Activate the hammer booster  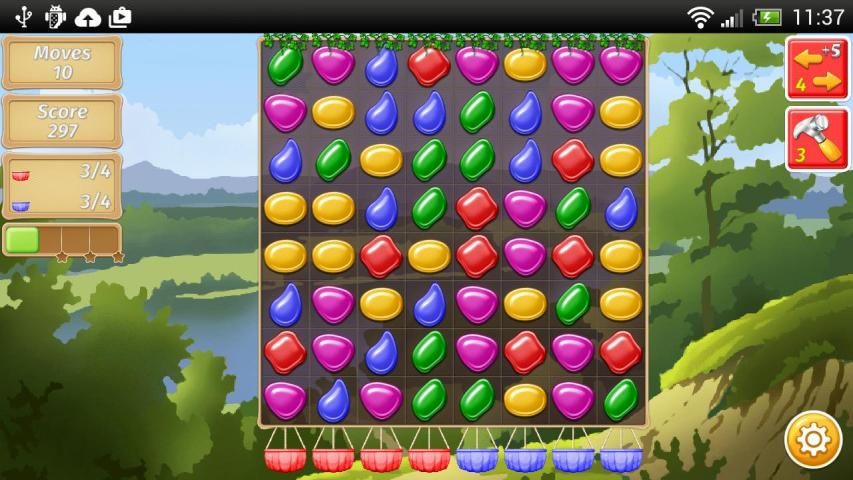point(817,139)
